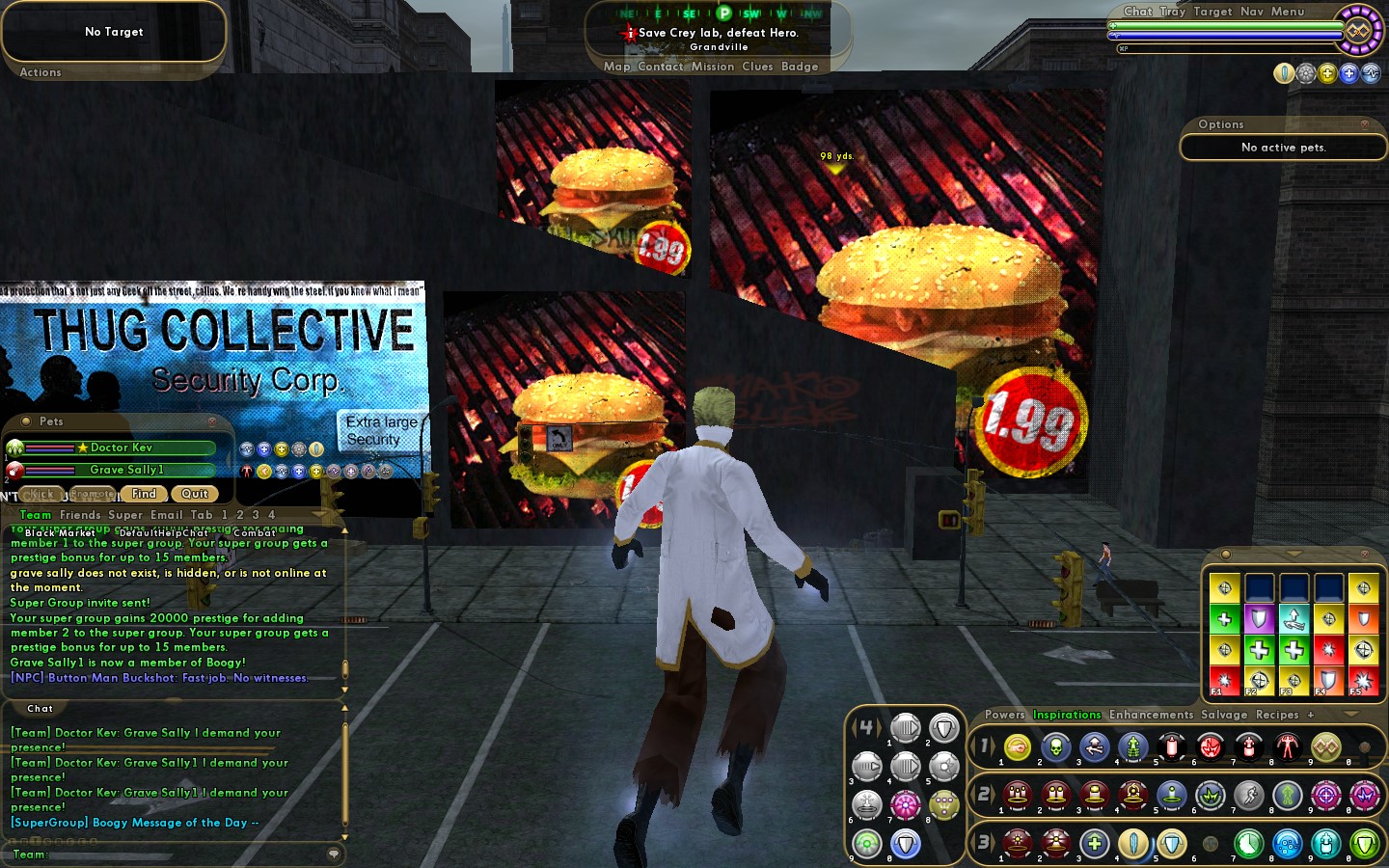Use the purple shield inspiration
Image resolution: width=1389 pixels, height=868 pixels.
pyautogui.click(x=1259, y=618)
